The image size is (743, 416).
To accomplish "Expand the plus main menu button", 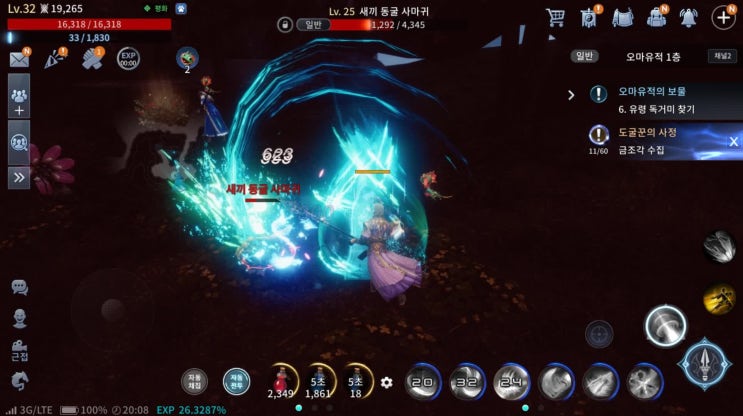I will click(x=723, y=17).
